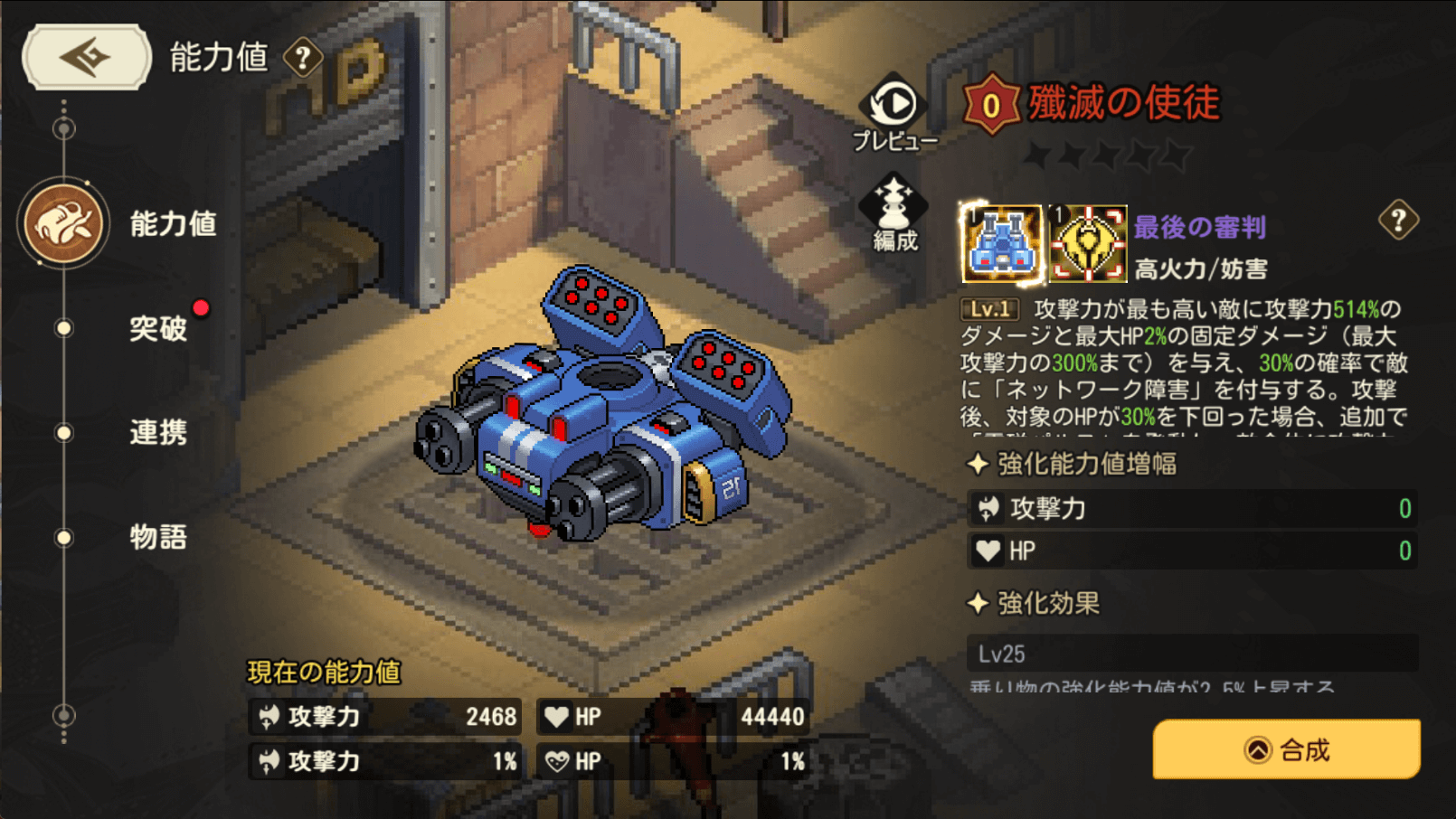Go back with the arrow button
The height and width of the screenshot is (819, 1456).
click(86, 57)
